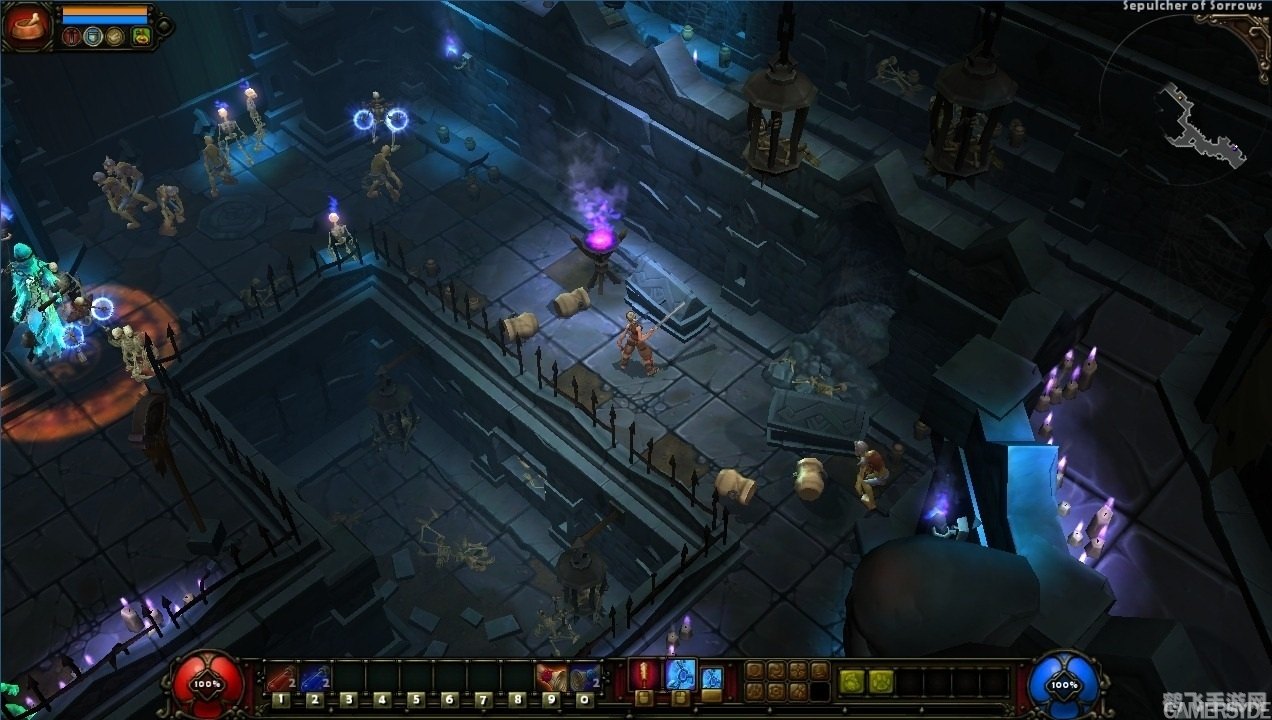Use the scroll item in hotbar slot 9

pyautogui.click(x=549, y=679)
